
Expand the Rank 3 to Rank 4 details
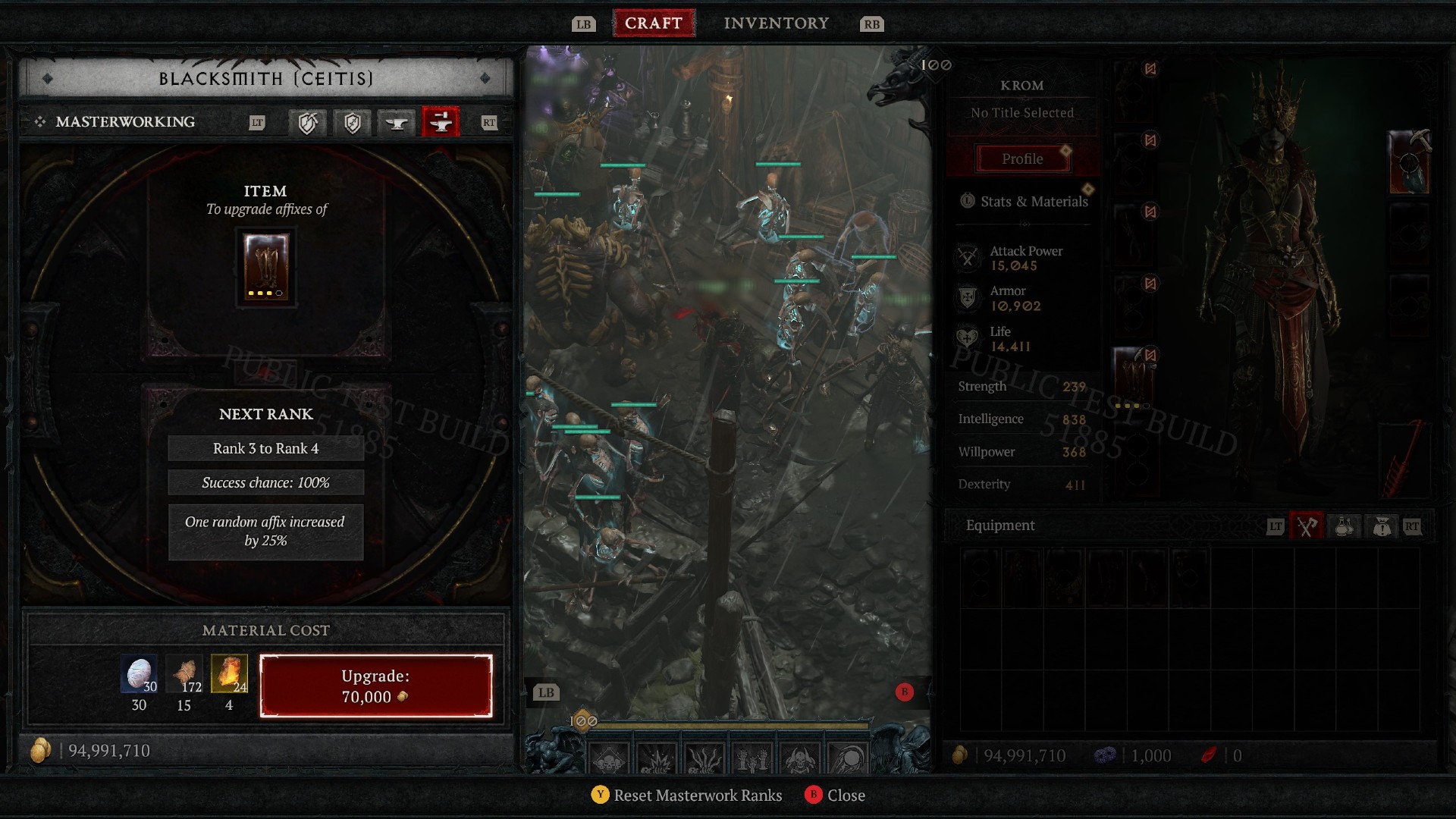pyautogui.click(x=265, y=448)
